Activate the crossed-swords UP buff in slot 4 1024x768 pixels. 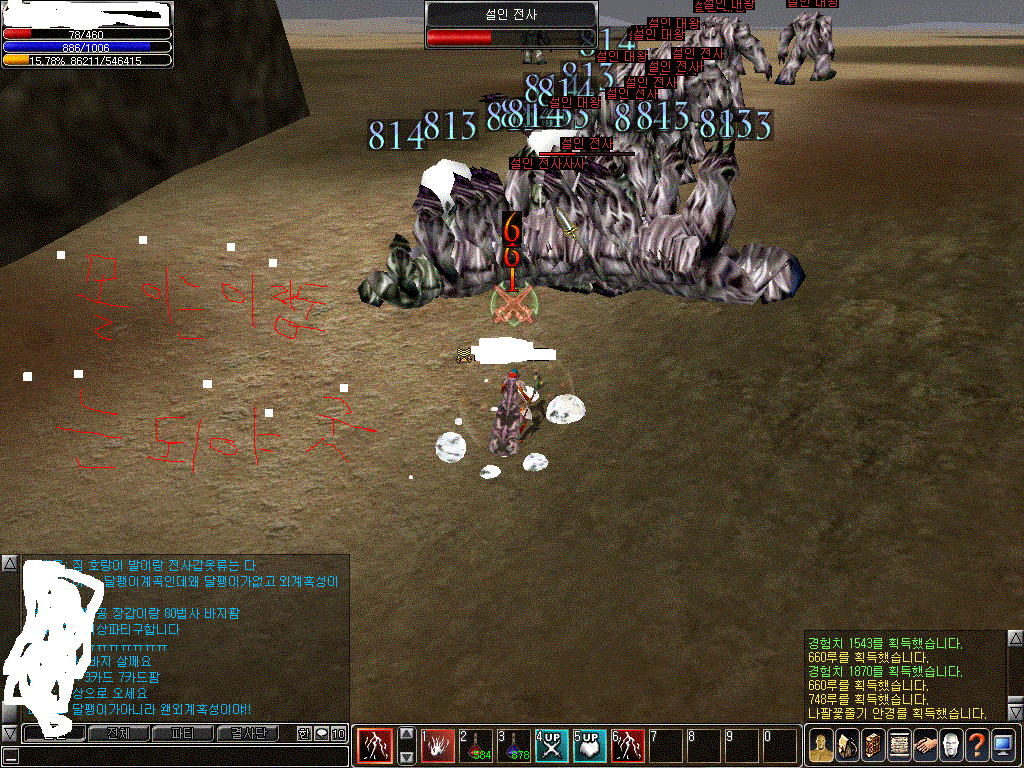coord(551,745)
